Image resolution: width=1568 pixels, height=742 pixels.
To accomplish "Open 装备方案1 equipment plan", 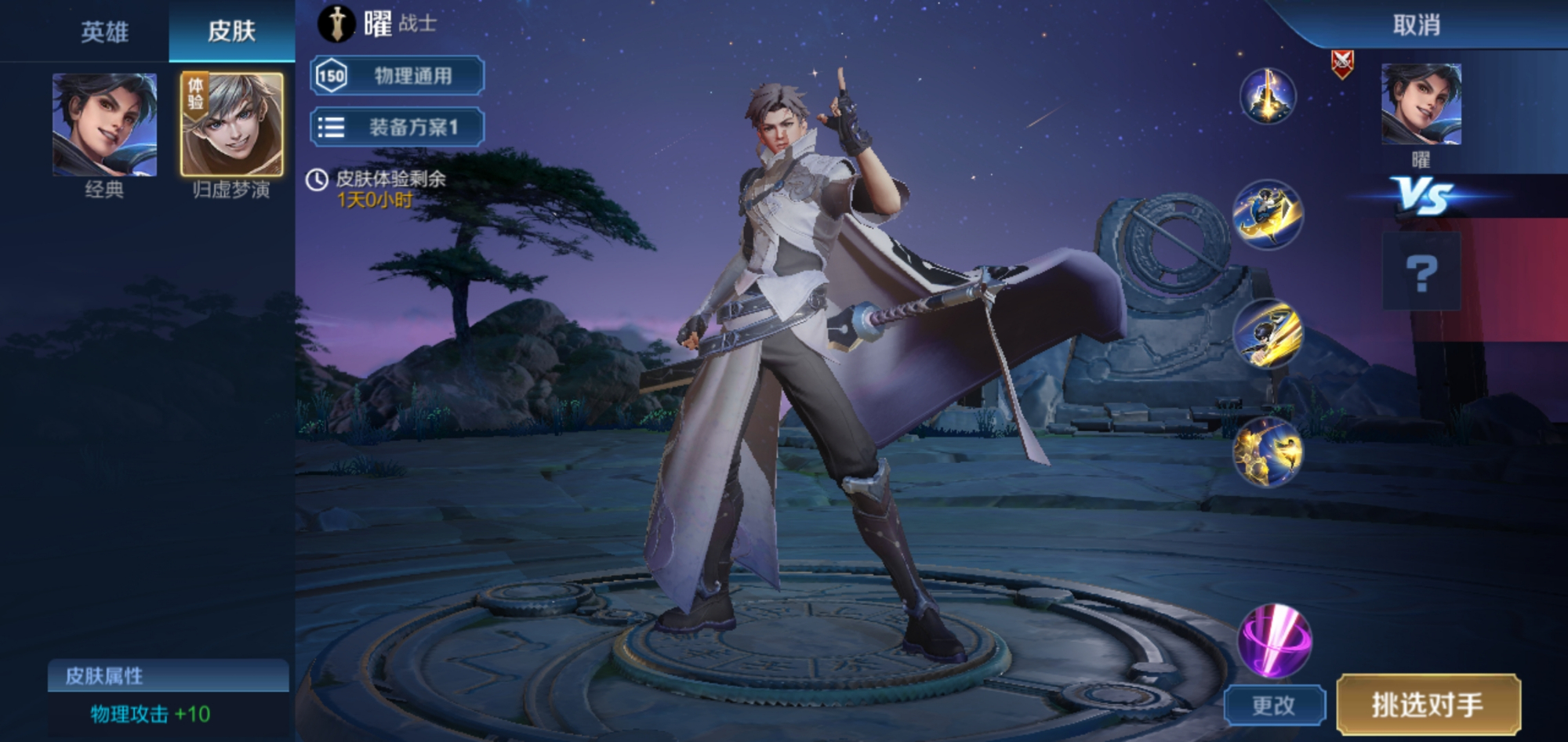I will pyautogui.click(x=397, y=127).
